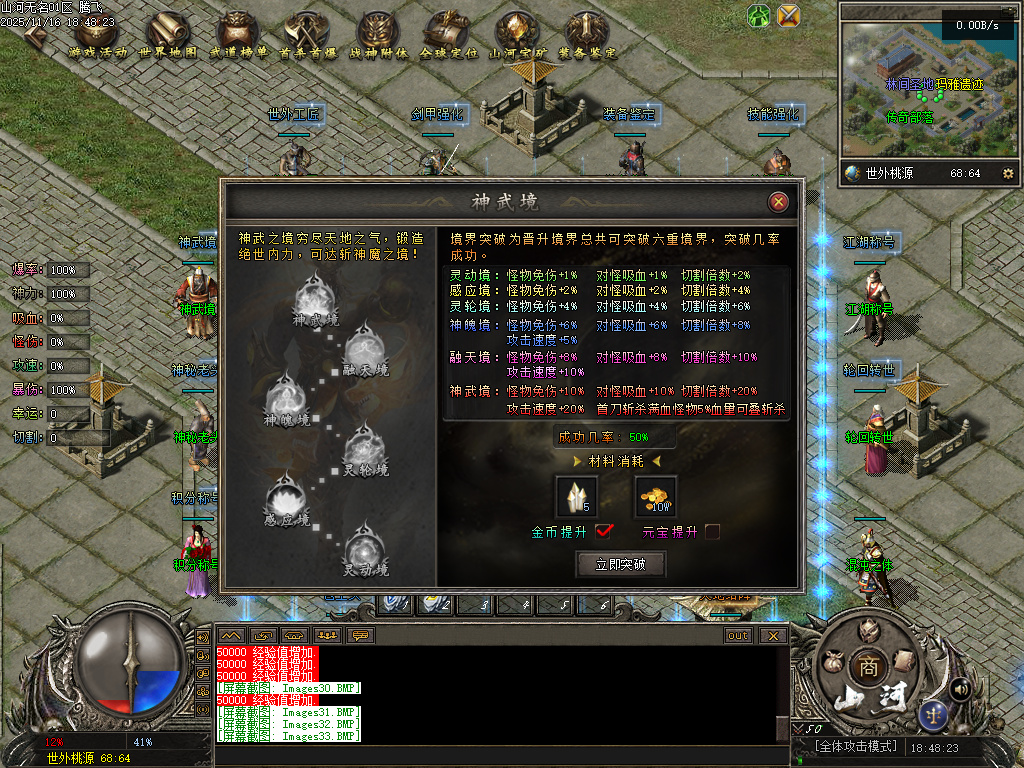
Task: Open the 全球定位 menu icon
Action: tap(448, 34)
